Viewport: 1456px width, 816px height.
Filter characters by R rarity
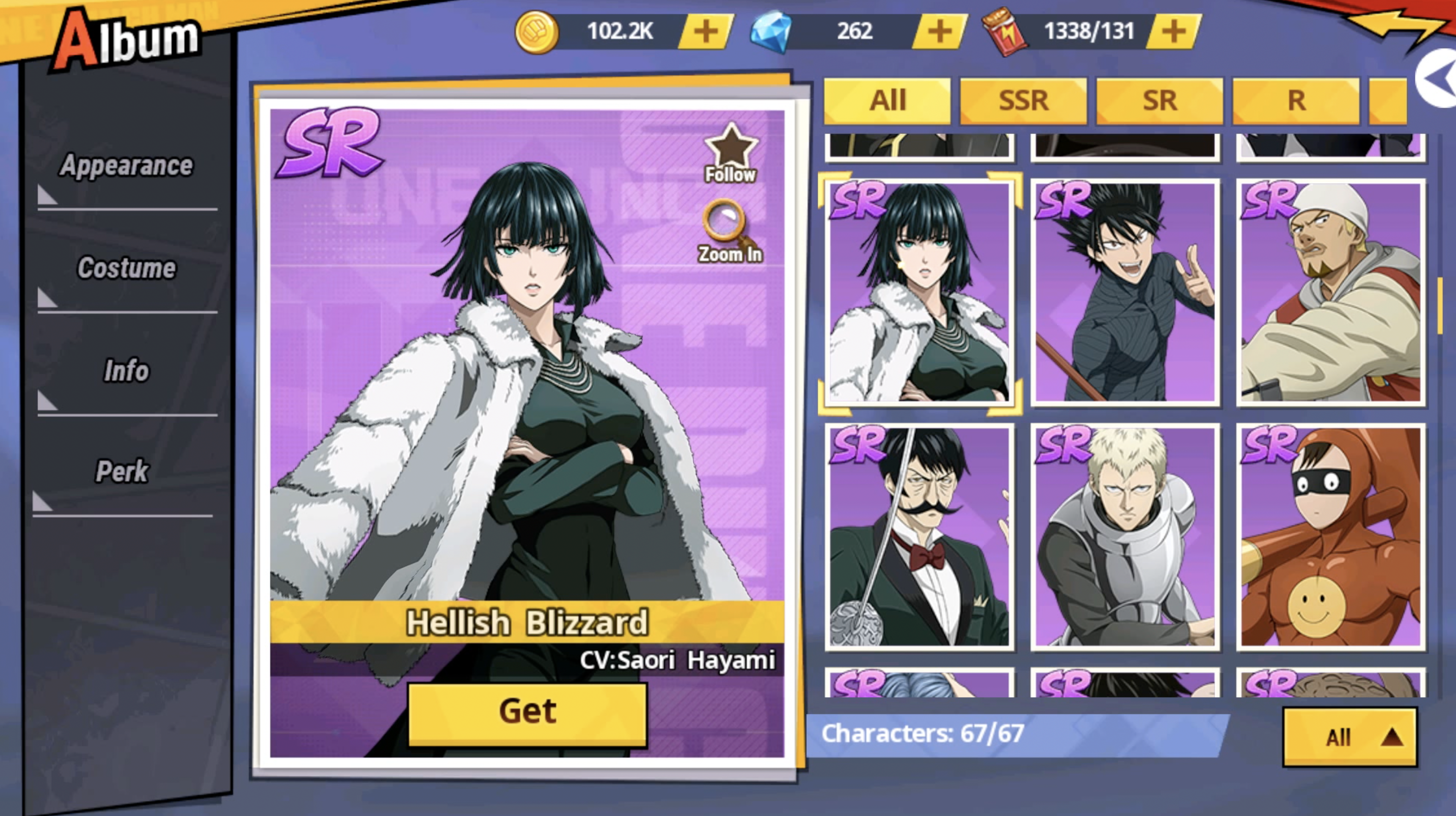point(1296,101)
